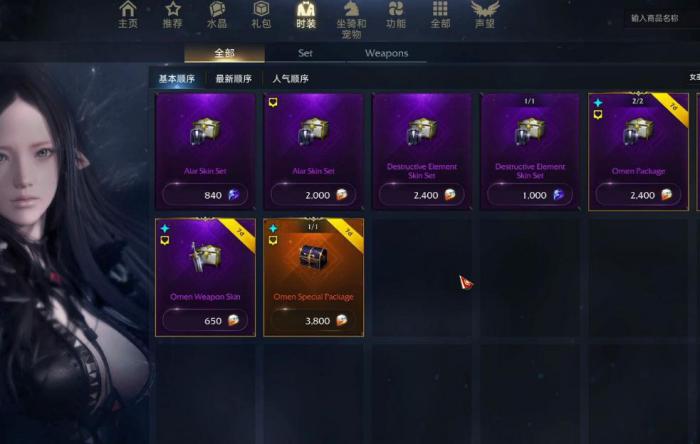Switch to the 推荐 recommended section

tap(172, 14)
